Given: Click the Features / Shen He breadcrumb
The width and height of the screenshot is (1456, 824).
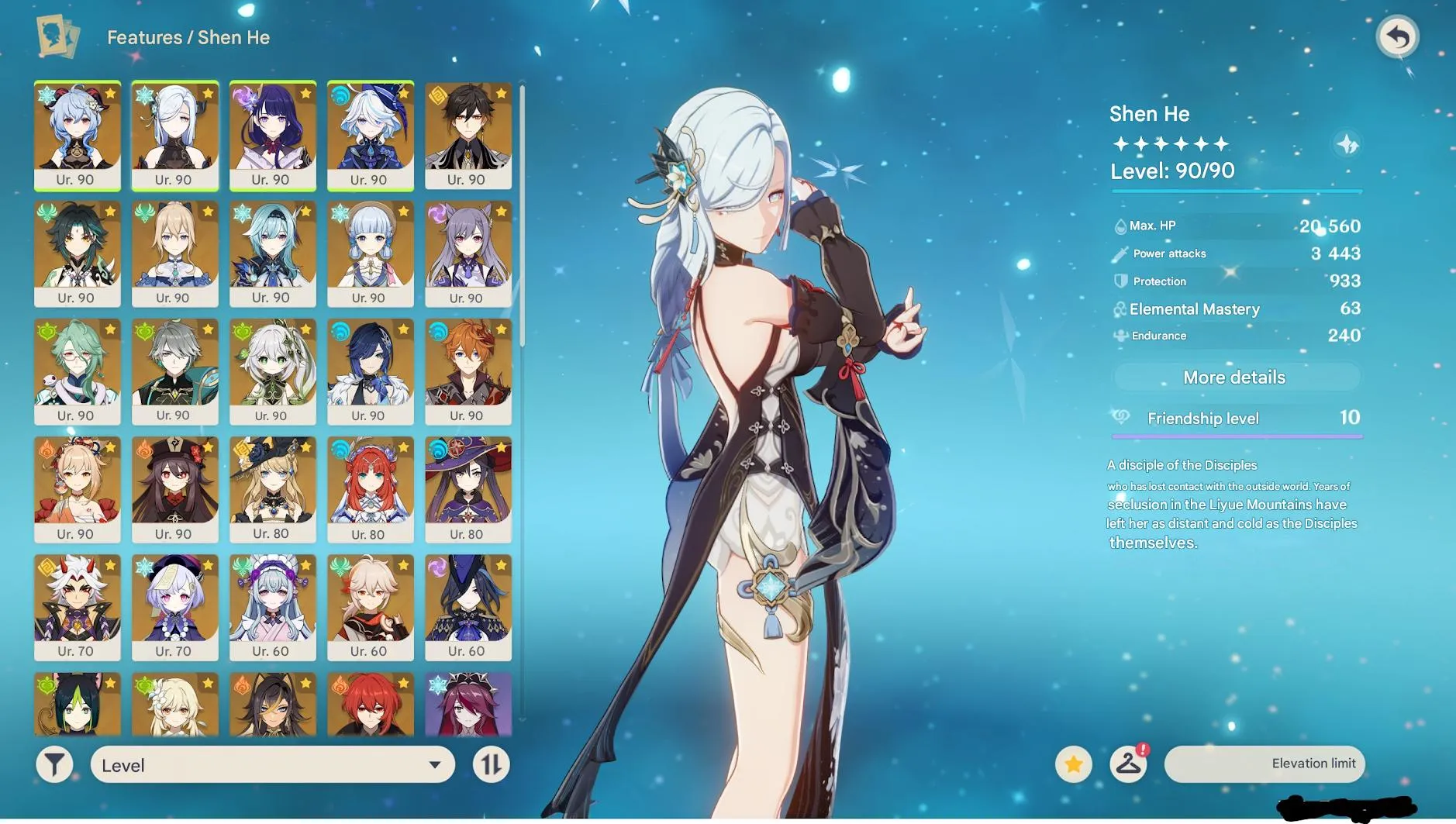Looking at the screenshot, I should 188,36.
